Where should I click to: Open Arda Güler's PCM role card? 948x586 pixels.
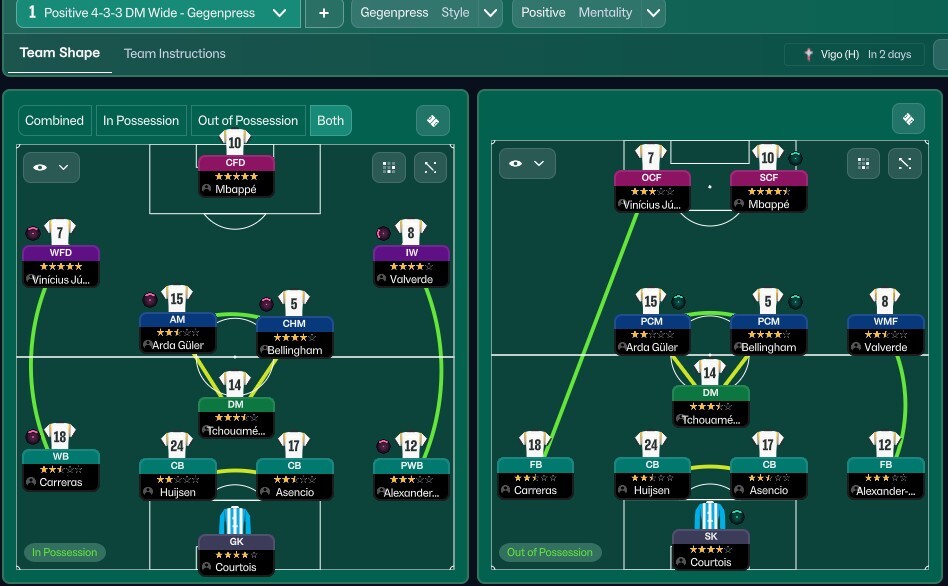(x=651, y=334)
